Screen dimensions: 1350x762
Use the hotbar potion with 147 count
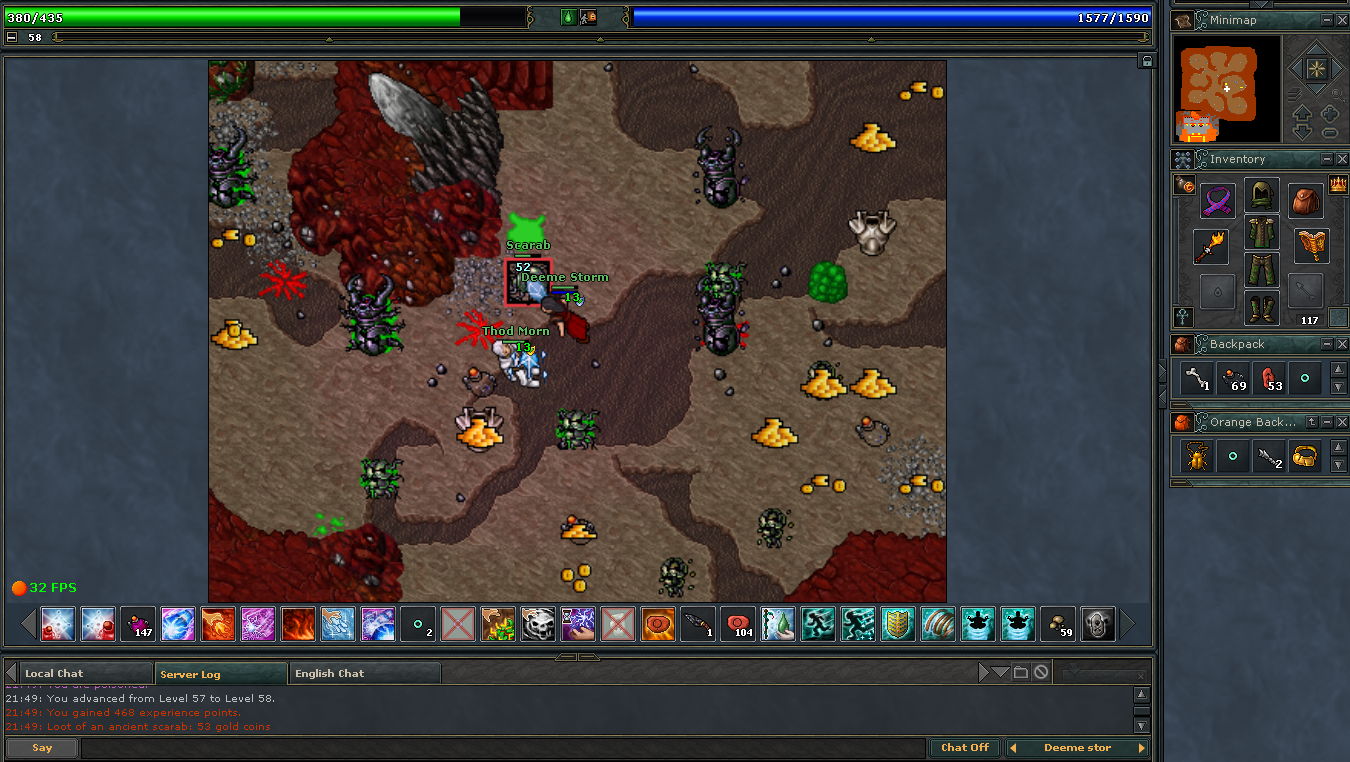(138, 625)
